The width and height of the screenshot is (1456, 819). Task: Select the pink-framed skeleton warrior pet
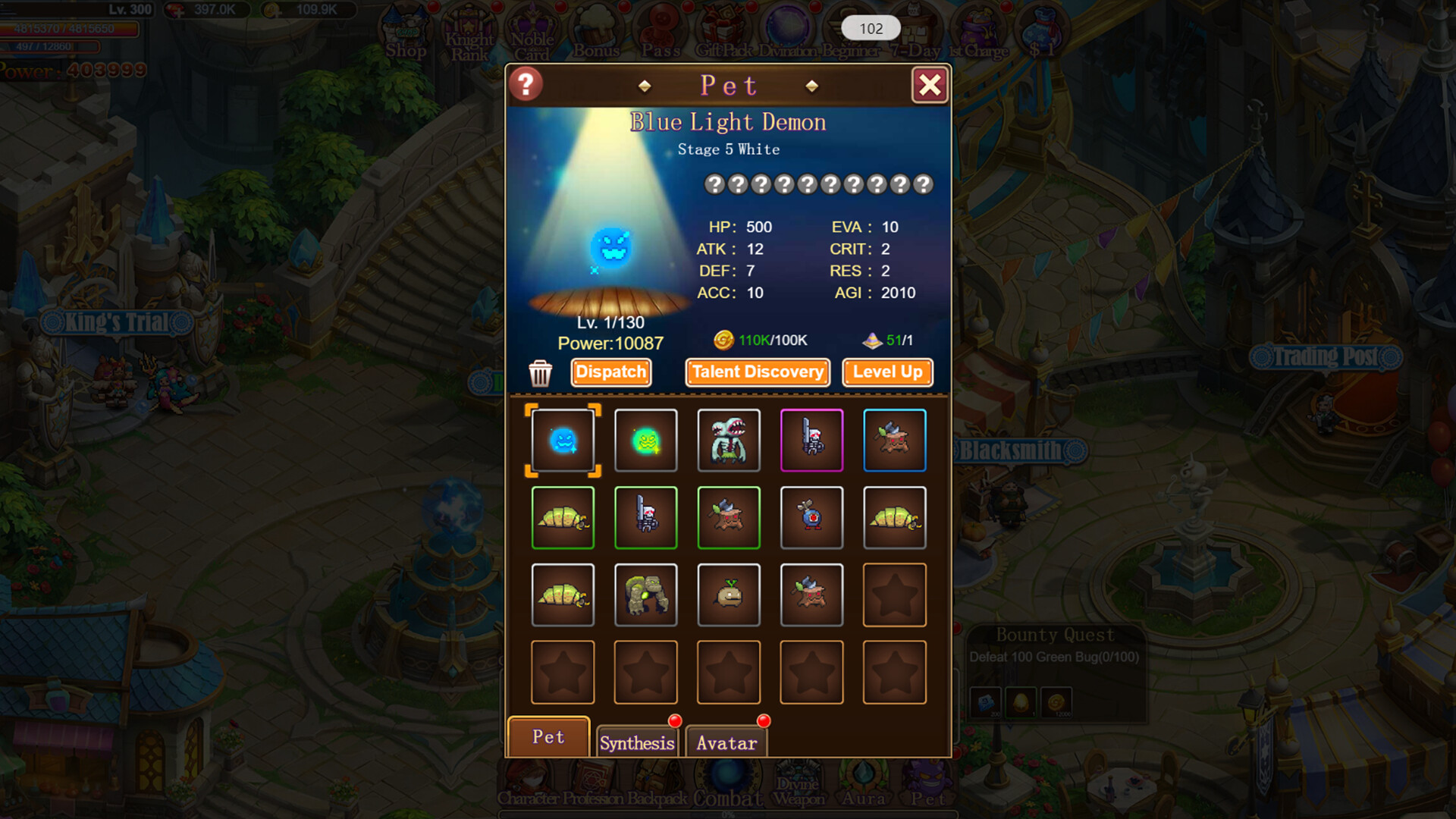tap(812, 440)
